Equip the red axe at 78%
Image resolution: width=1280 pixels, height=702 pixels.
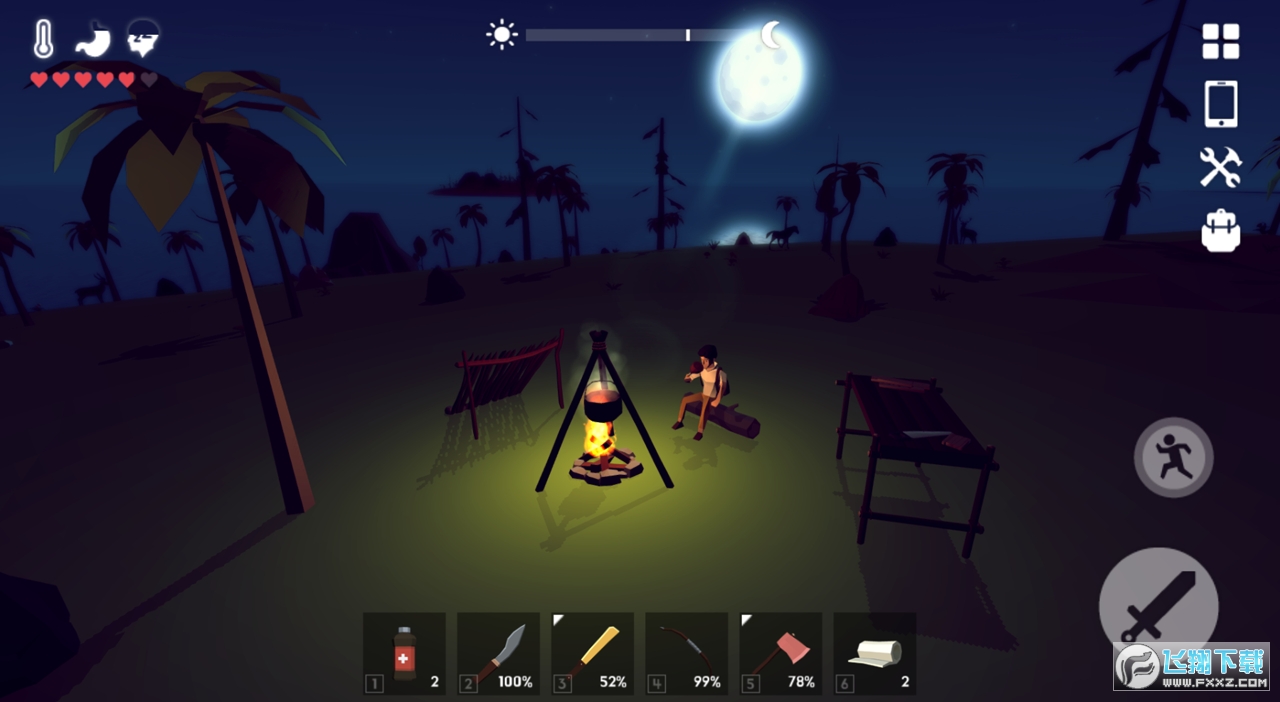click(780, 654)
